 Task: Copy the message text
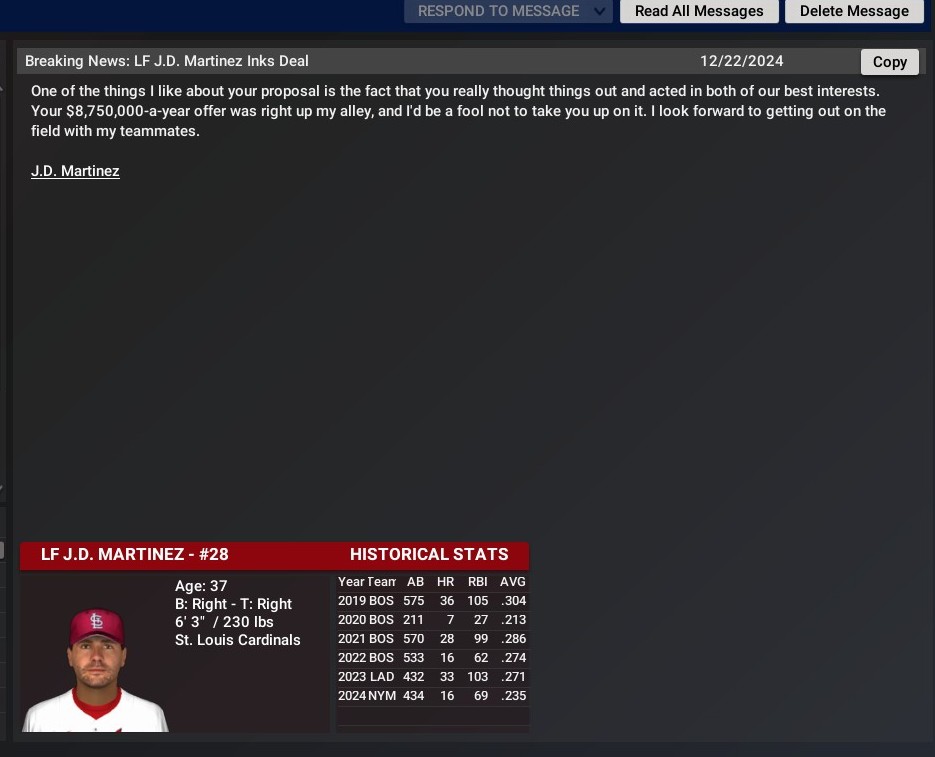(889, 62)
